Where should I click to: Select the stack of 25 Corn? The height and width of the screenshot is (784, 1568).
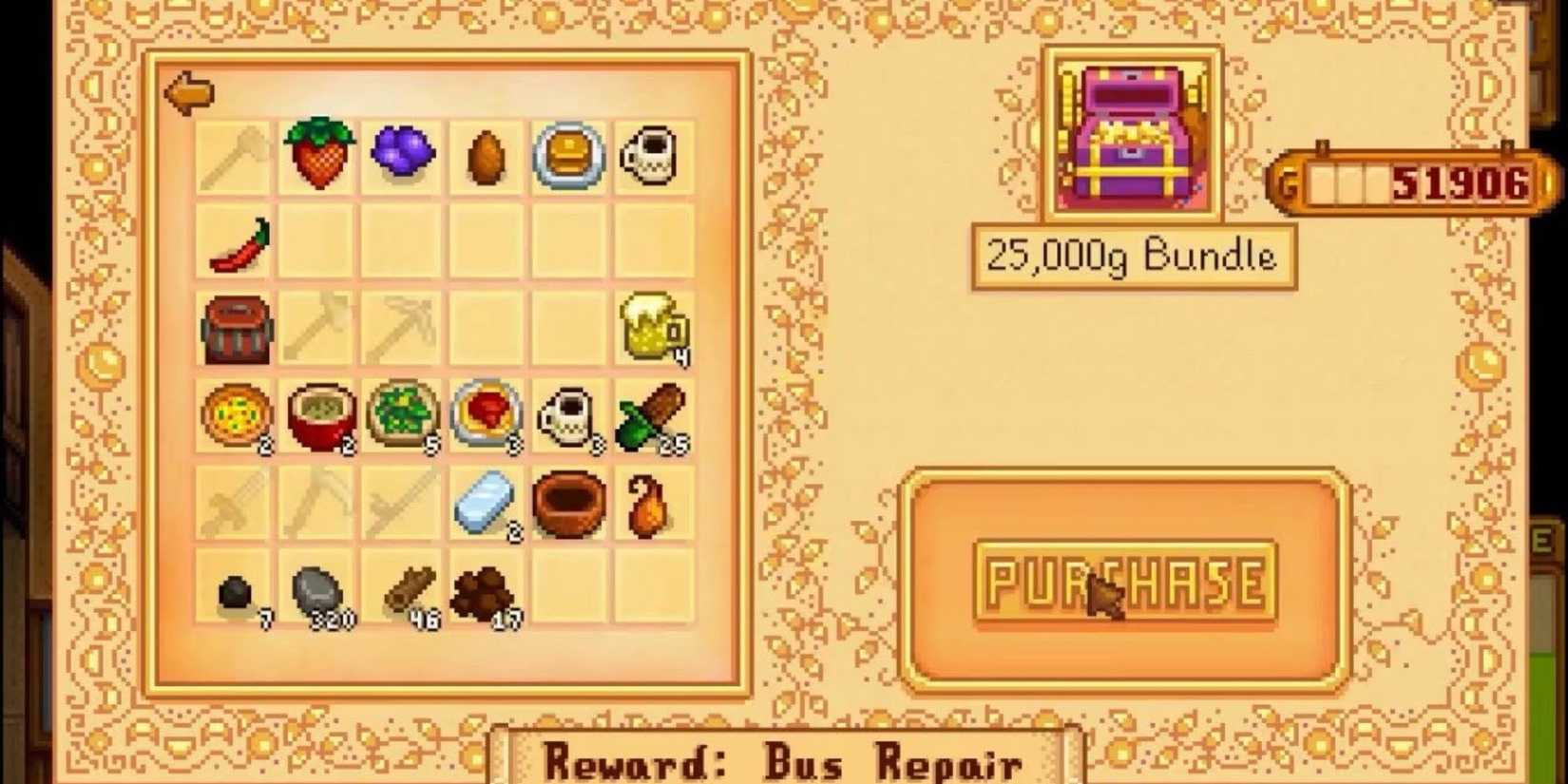click(x=652, y=413)
